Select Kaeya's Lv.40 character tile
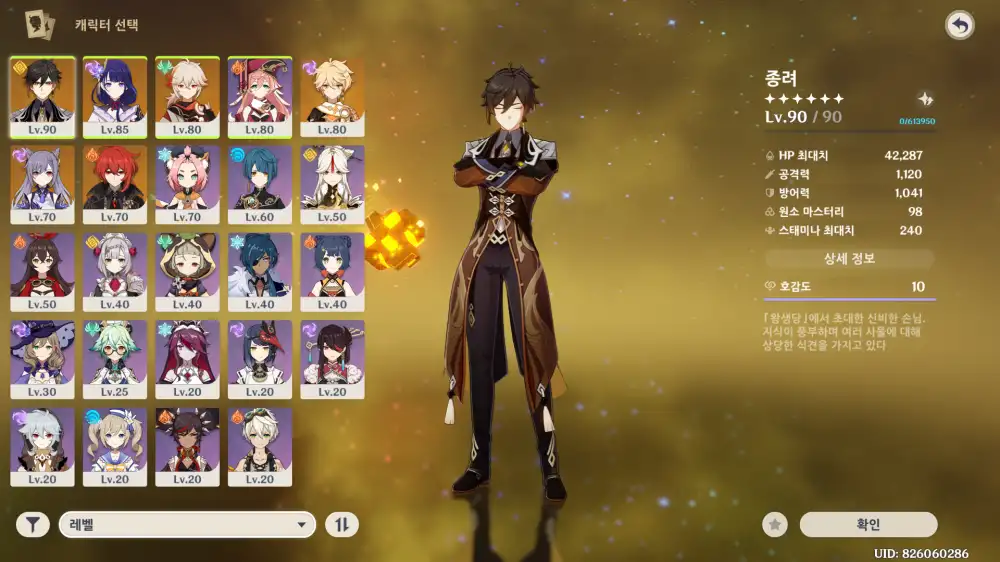 pos(260,271)
